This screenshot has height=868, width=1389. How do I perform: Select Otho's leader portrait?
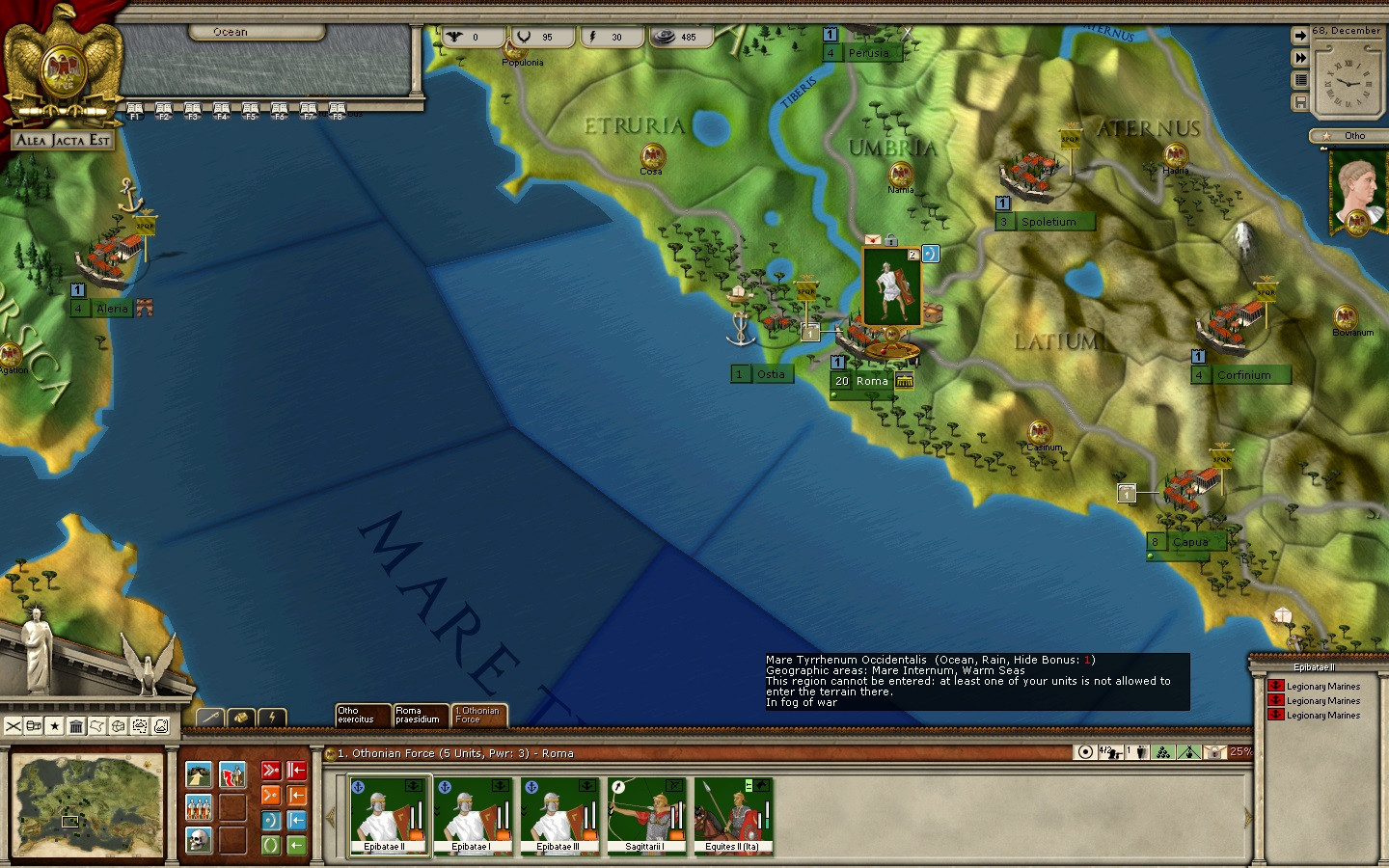[1357, 193]
